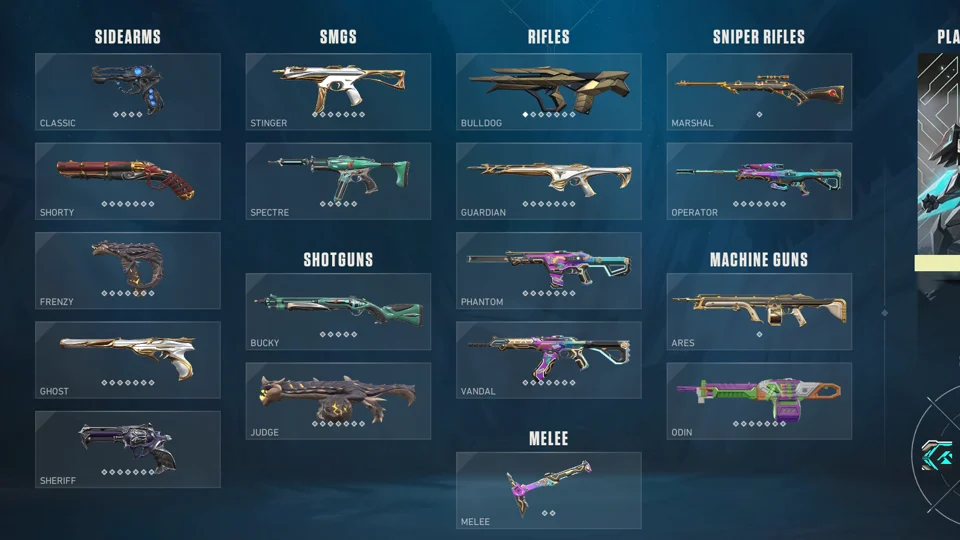Open the Bucky shotgun slot

(x=338, y=312)
